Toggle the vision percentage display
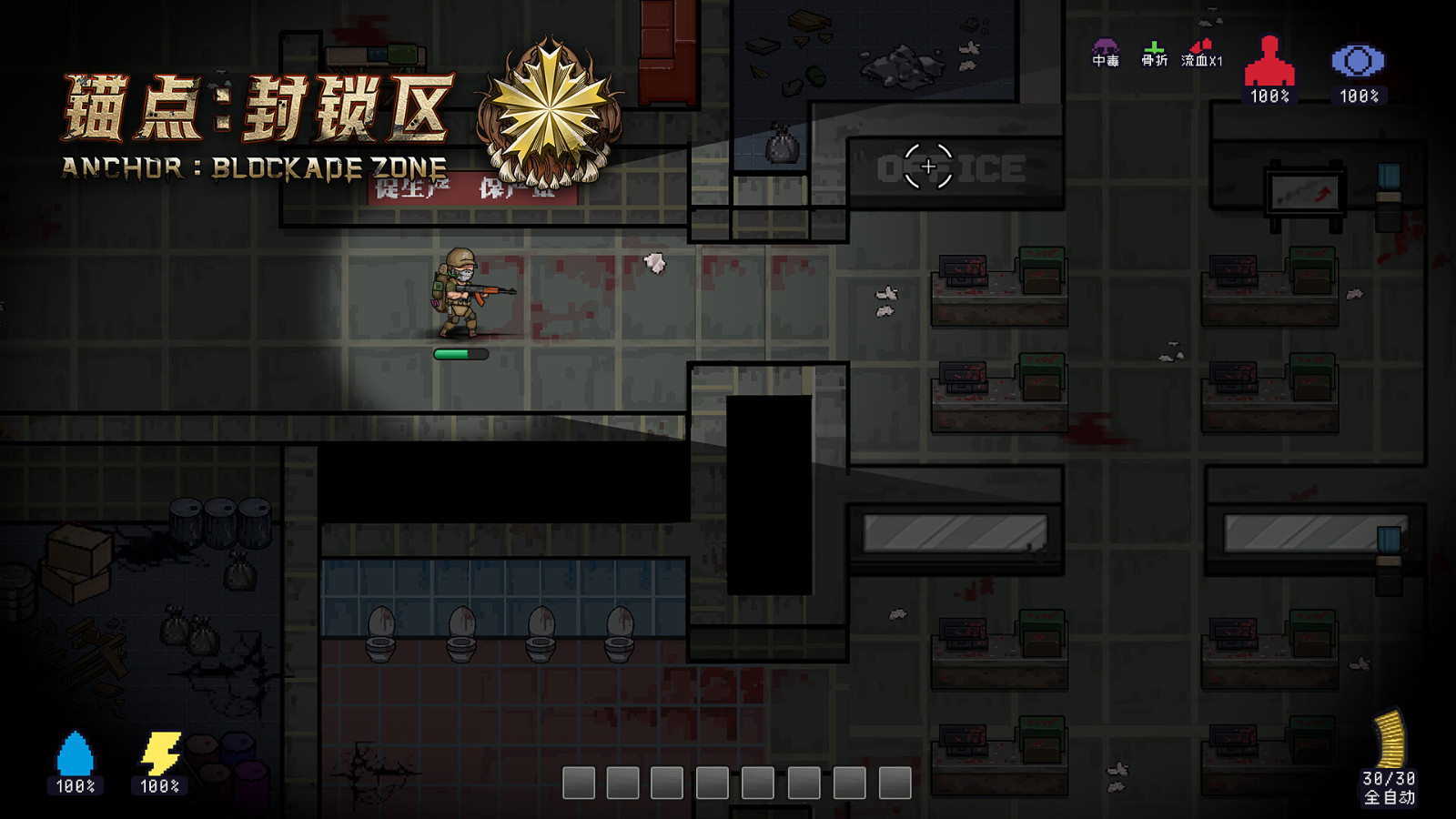The height and width of the screenshot is (819, 1456). 1358,93
